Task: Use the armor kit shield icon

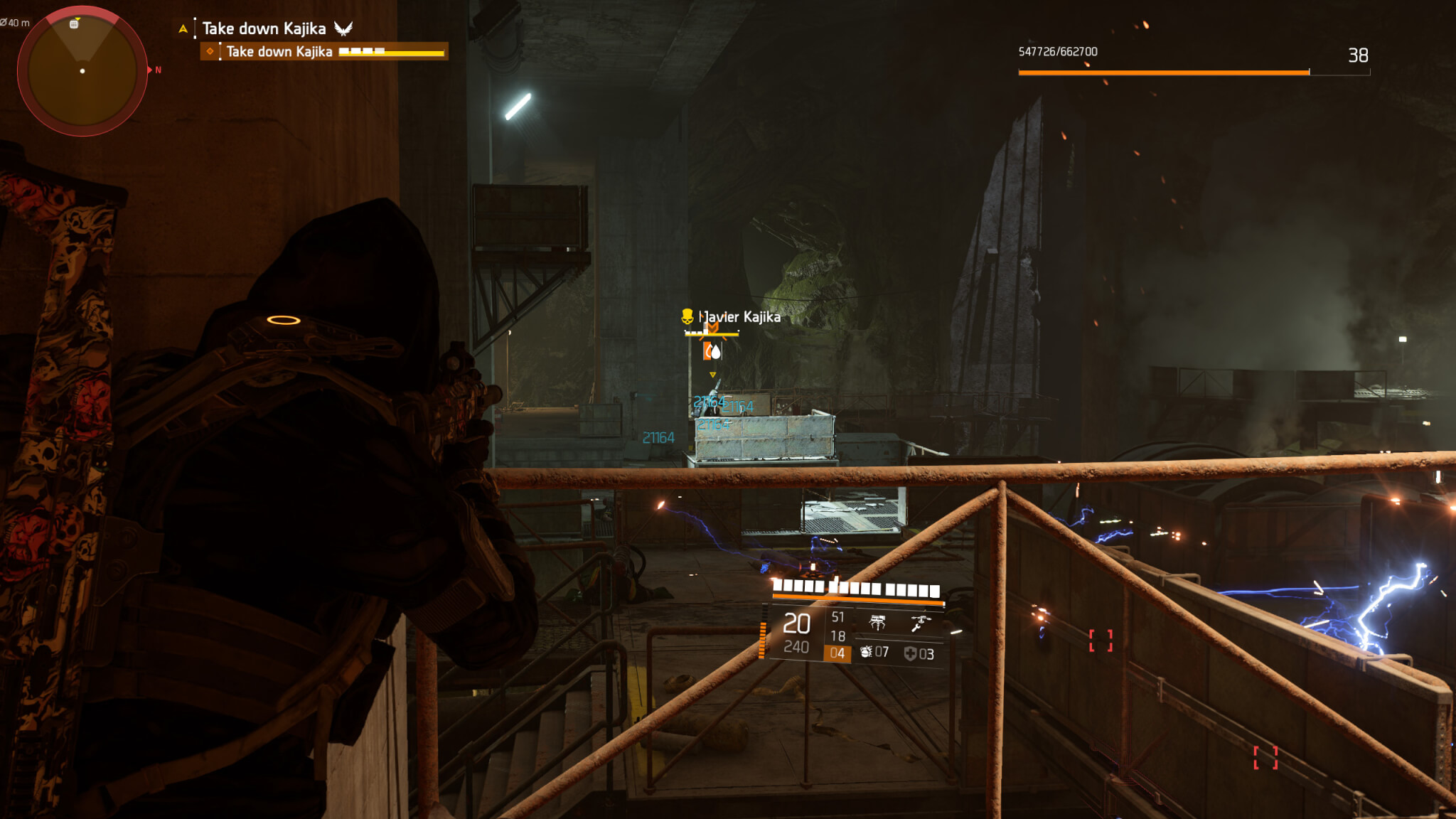Action: point(910,653)
